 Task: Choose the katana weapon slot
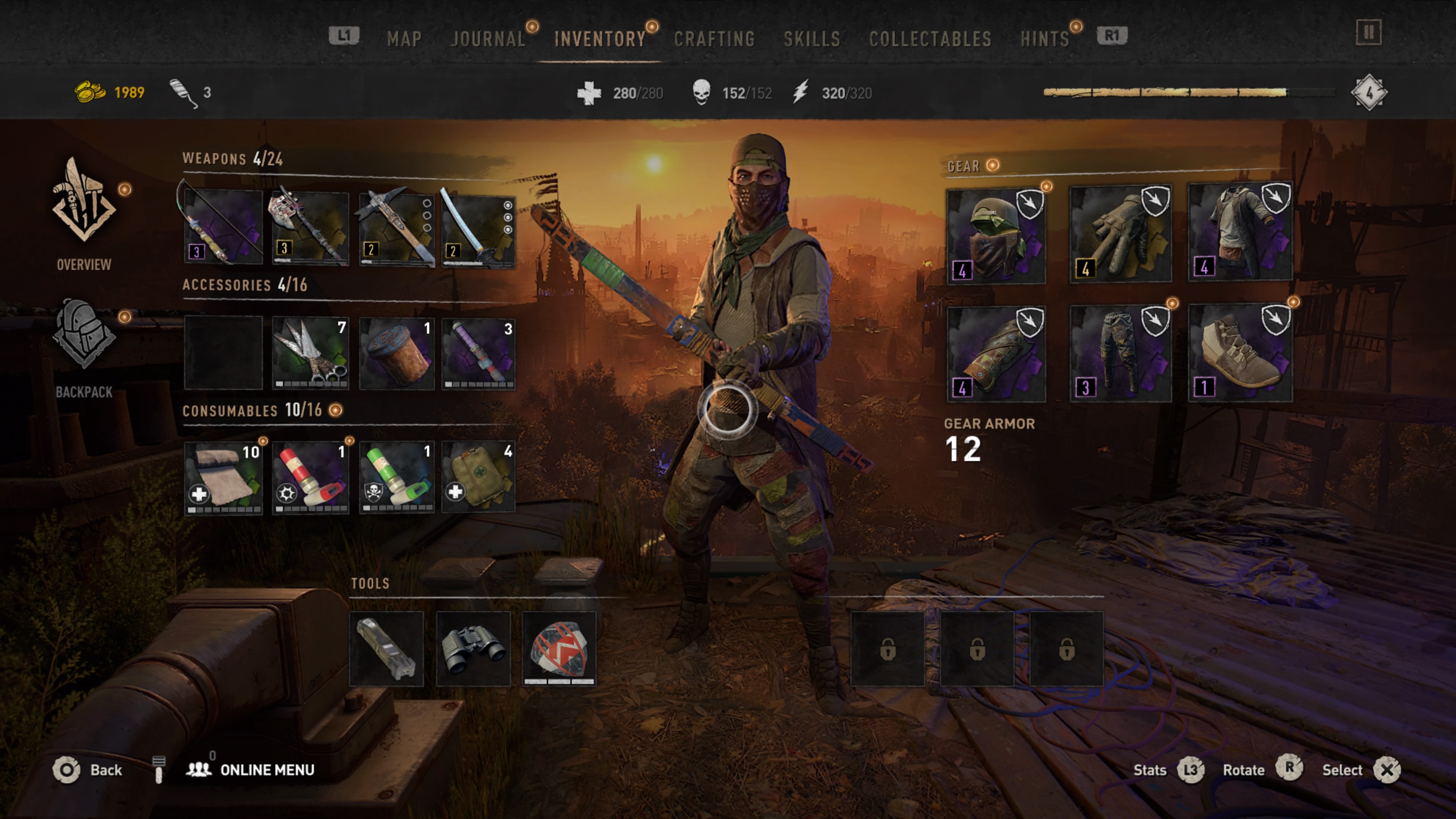(x=478, y=229)
